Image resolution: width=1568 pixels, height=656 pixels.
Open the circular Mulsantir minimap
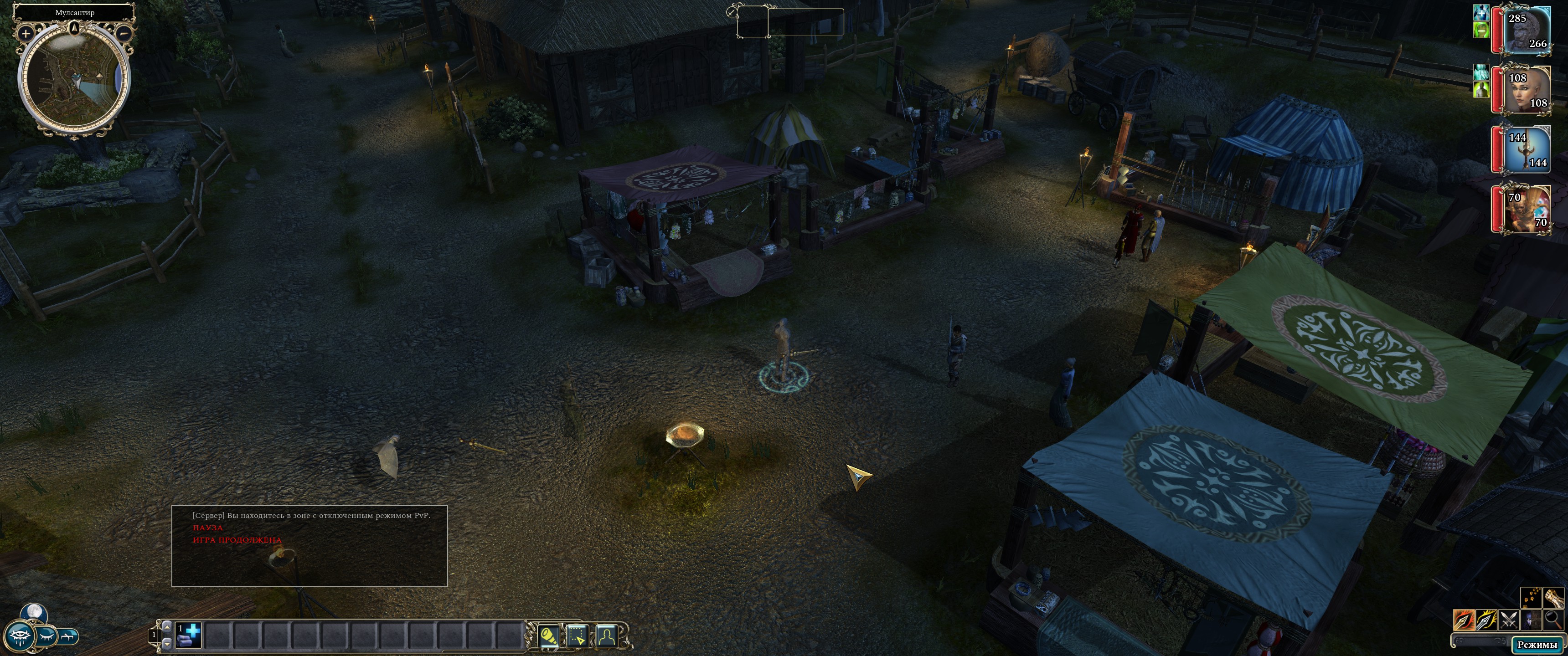point(74,79)
